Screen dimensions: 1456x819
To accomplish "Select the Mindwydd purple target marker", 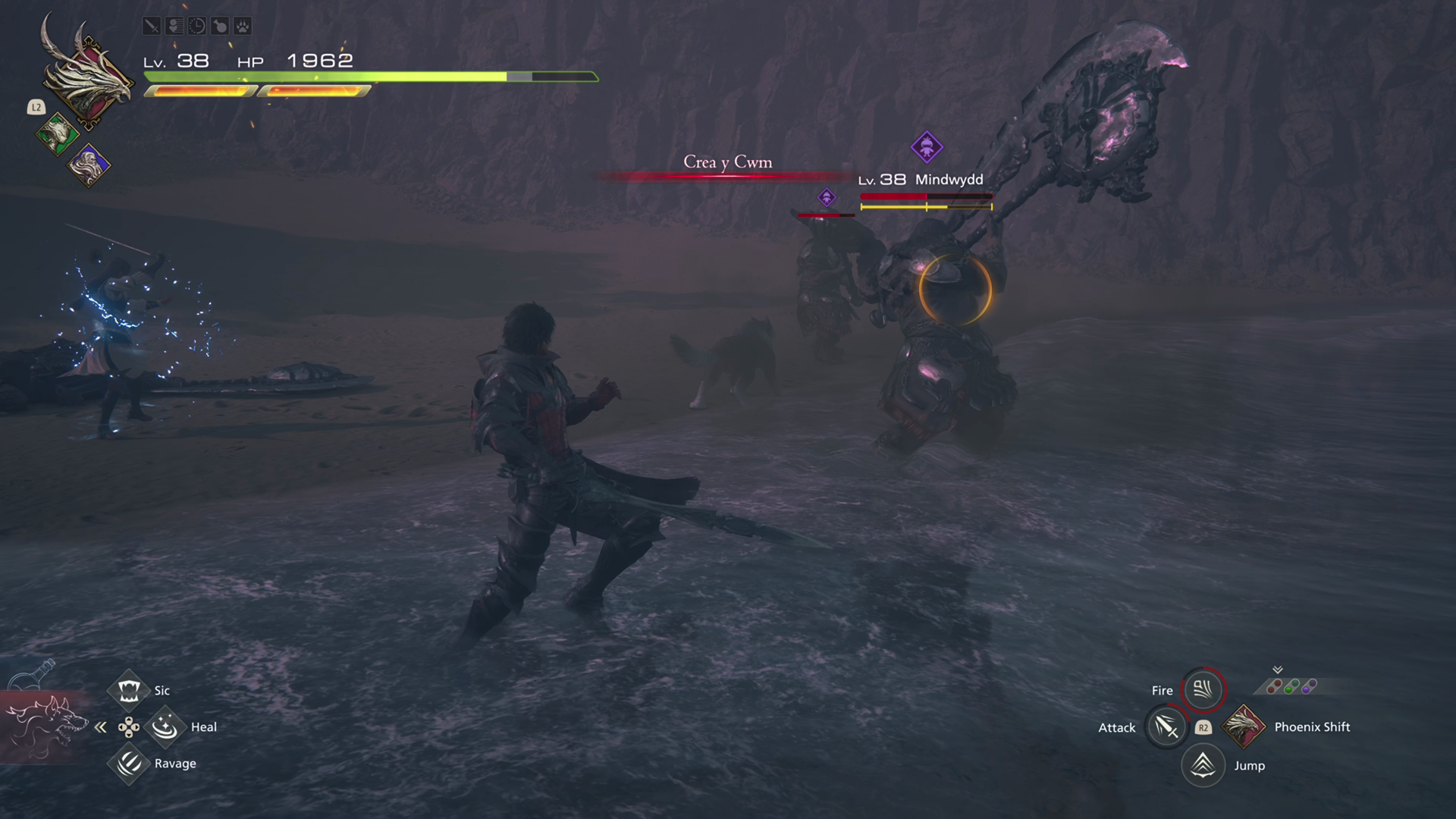I will 926,146.
